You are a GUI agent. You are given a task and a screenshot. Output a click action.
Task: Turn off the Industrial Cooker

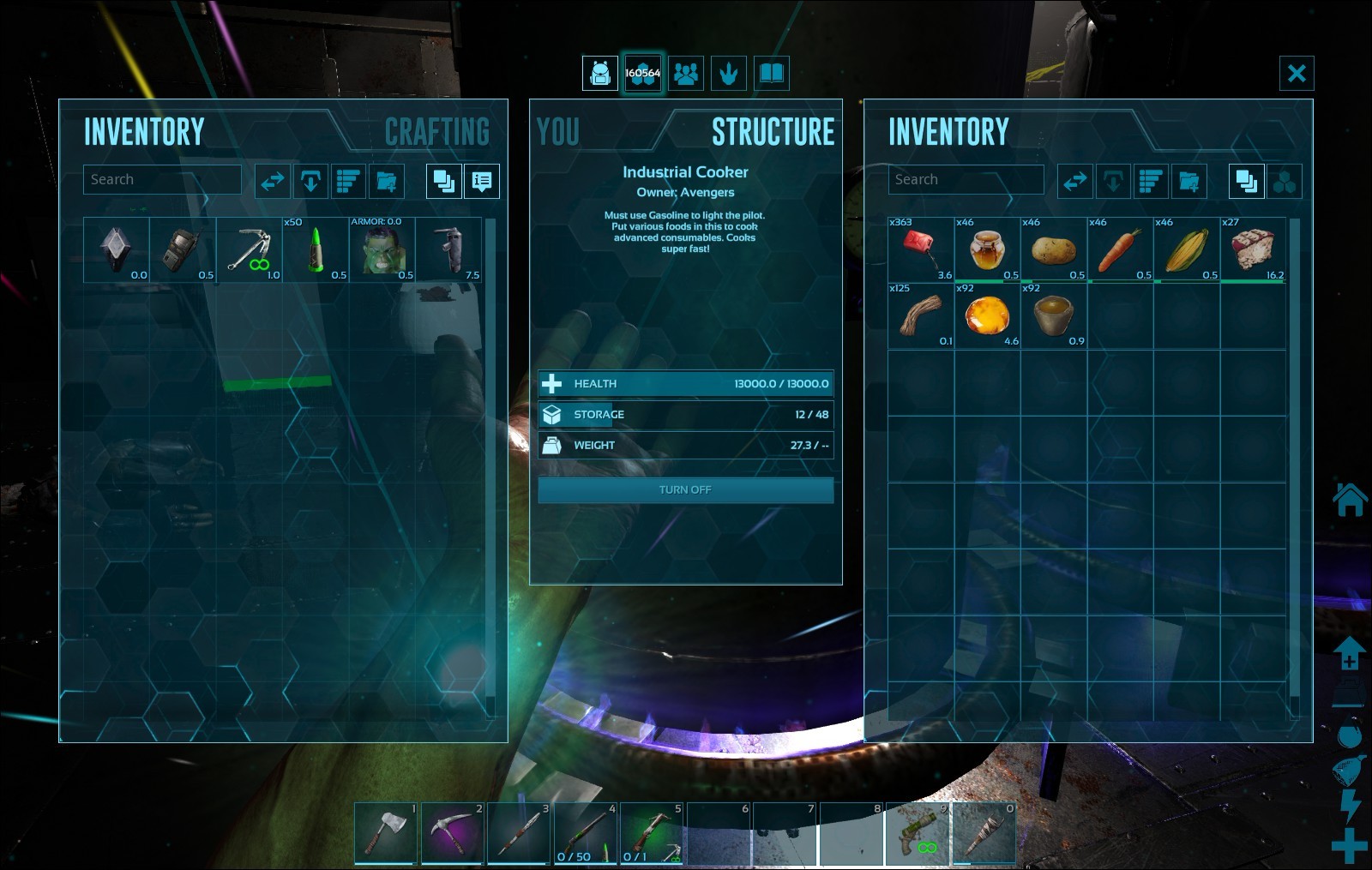(685, 490)
